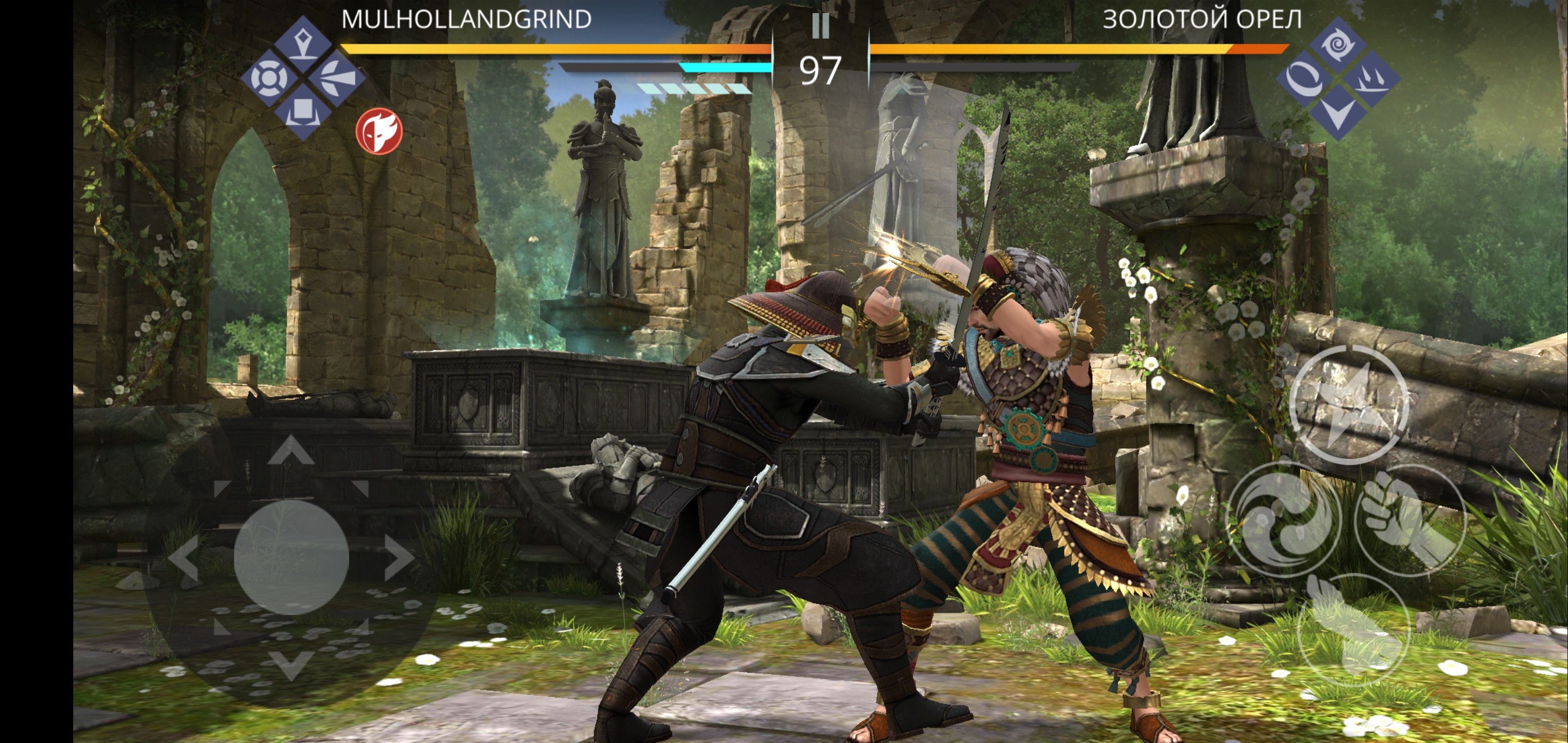The image size is (1568, 743).
Task: Click the opponent's spiral shadow ability diamond
Action: coord(1337,44)
